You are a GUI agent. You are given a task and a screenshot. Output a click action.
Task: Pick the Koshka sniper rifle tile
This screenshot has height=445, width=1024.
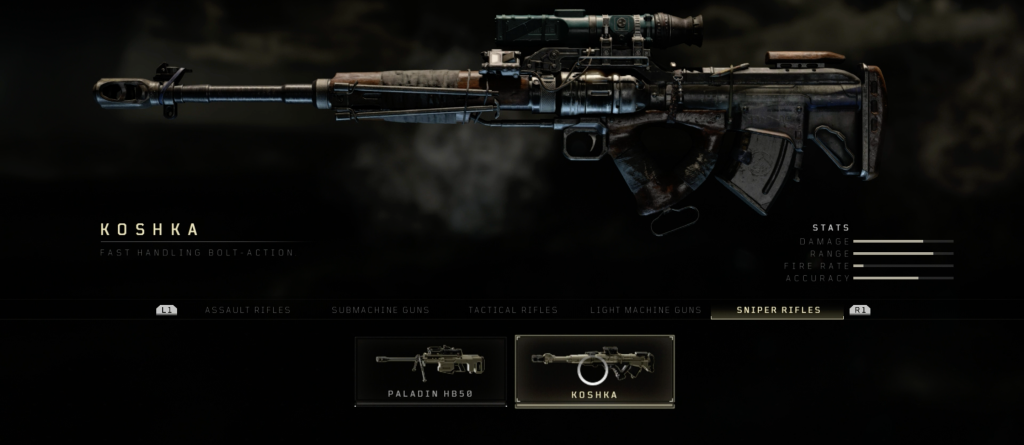pyautogui.click(x=594, y=371)
